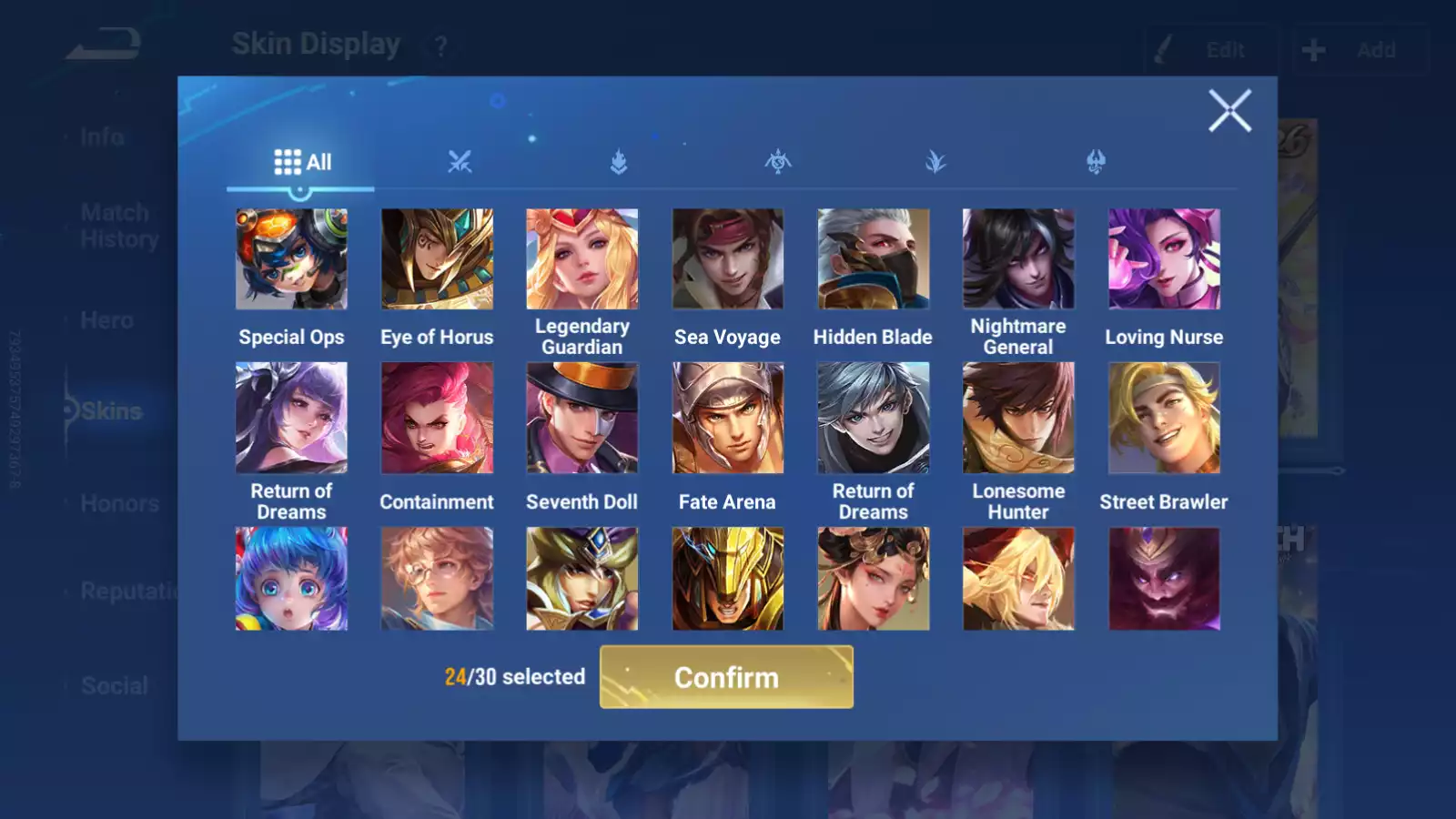Pick the glasses-wearing boy portrait
Screen dimensions: 1456x819
437,579
